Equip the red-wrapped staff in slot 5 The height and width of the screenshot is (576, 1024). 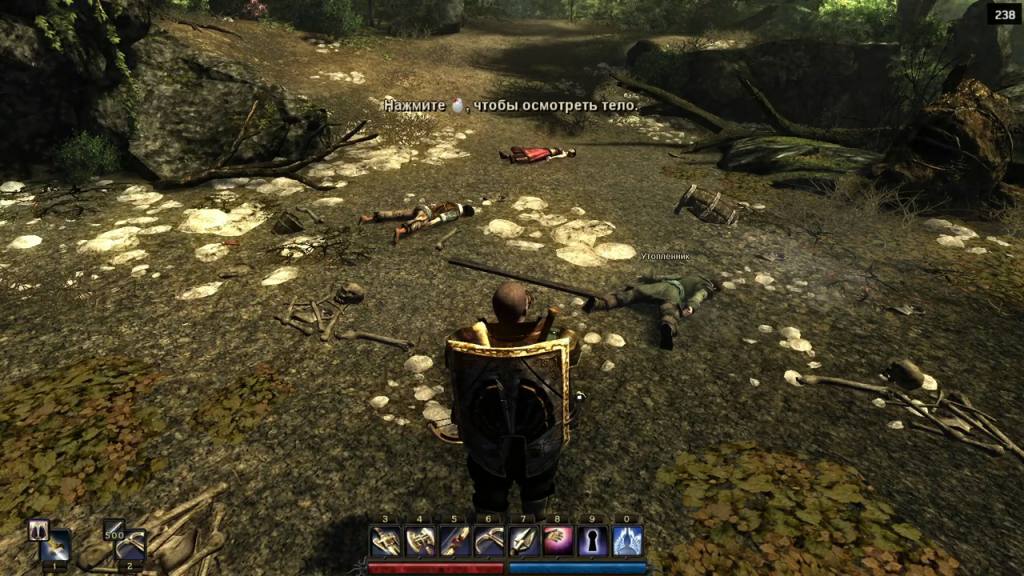pyautogui.click(x=455, y=541)
